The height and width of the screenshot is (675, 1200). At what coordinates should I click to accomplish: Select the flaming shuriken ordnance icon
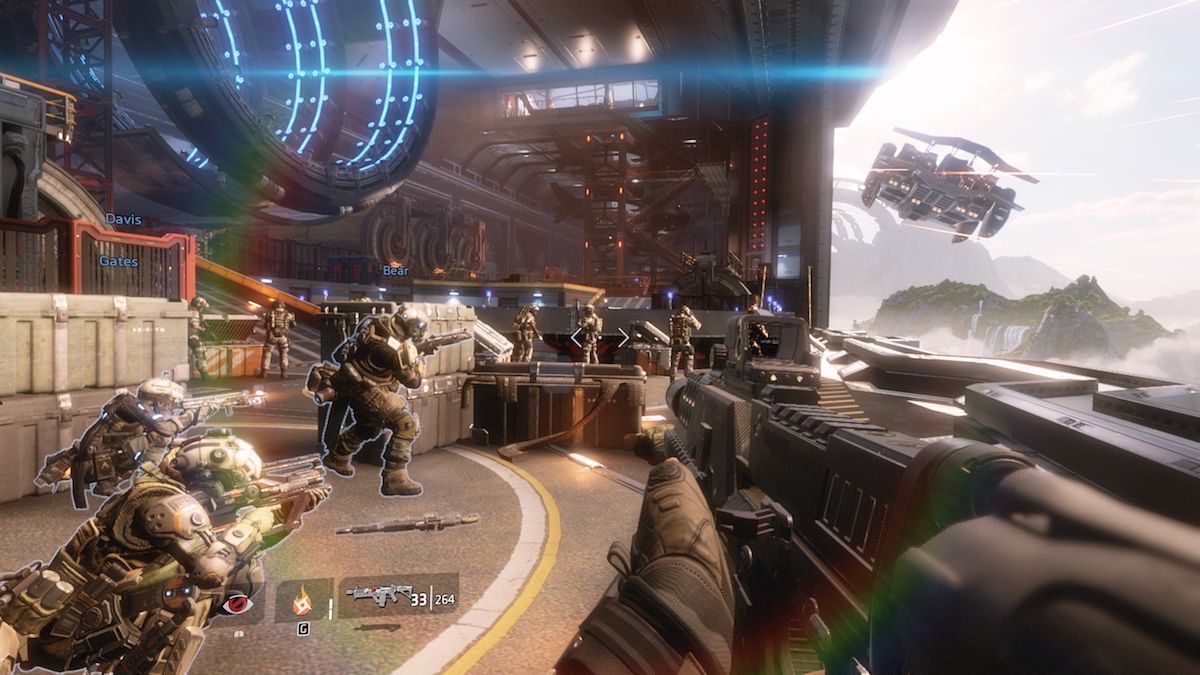point(303,600)
